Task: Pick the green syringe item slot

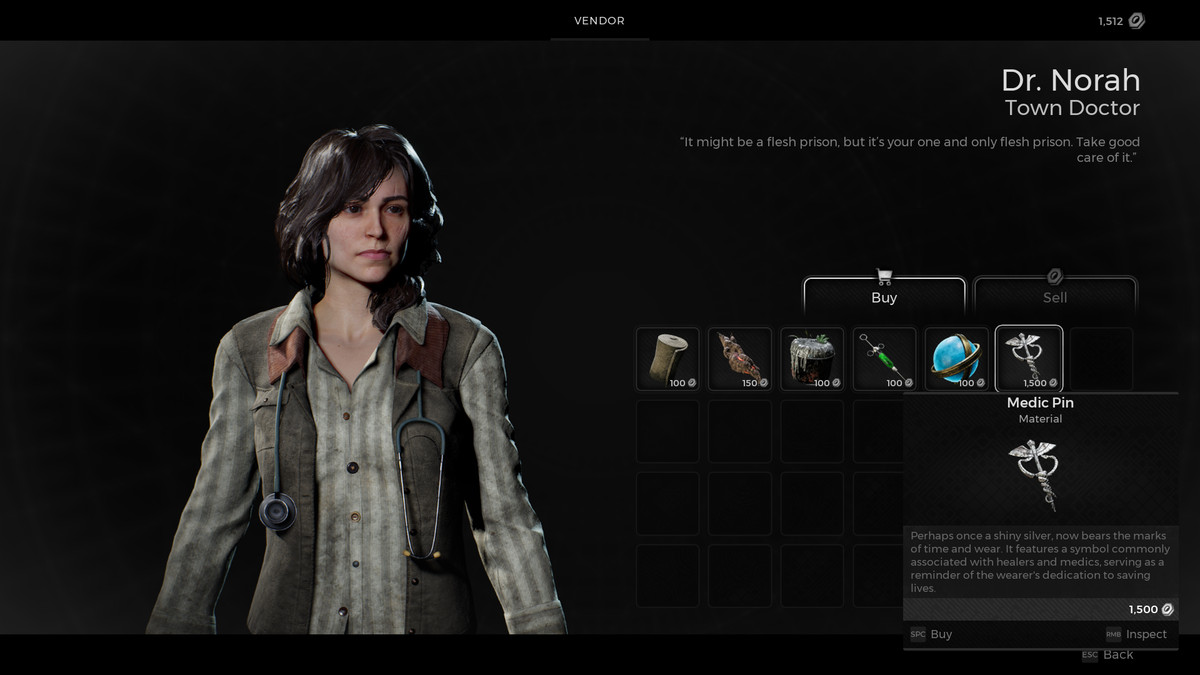Action: [884, 359]
